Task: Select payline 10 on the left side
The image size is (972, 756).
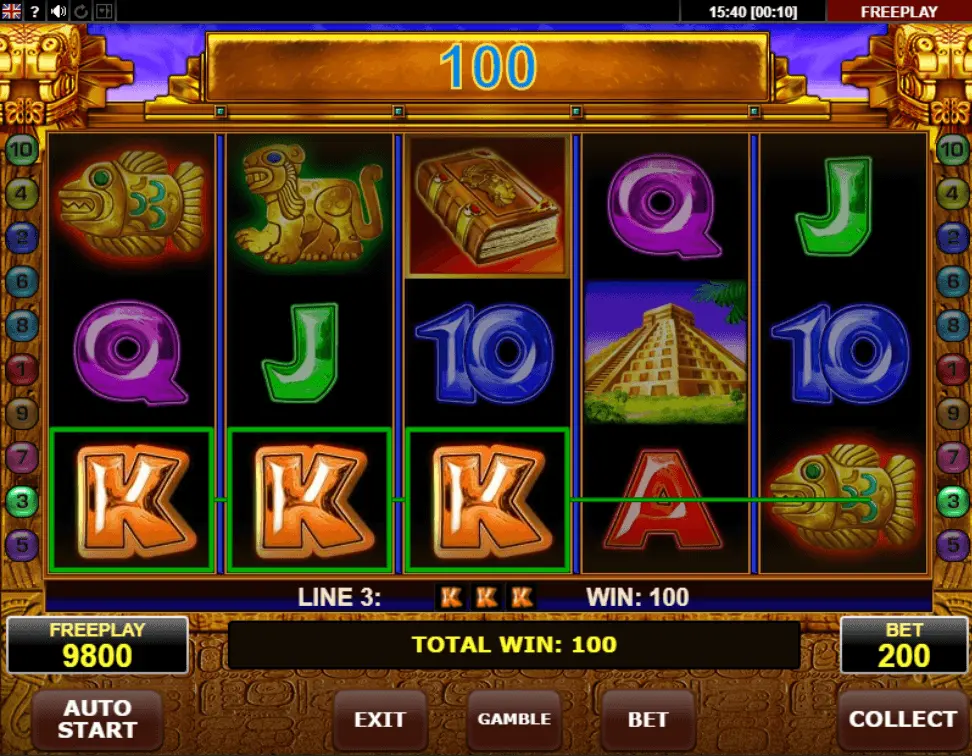Action: tap(22, 150)
